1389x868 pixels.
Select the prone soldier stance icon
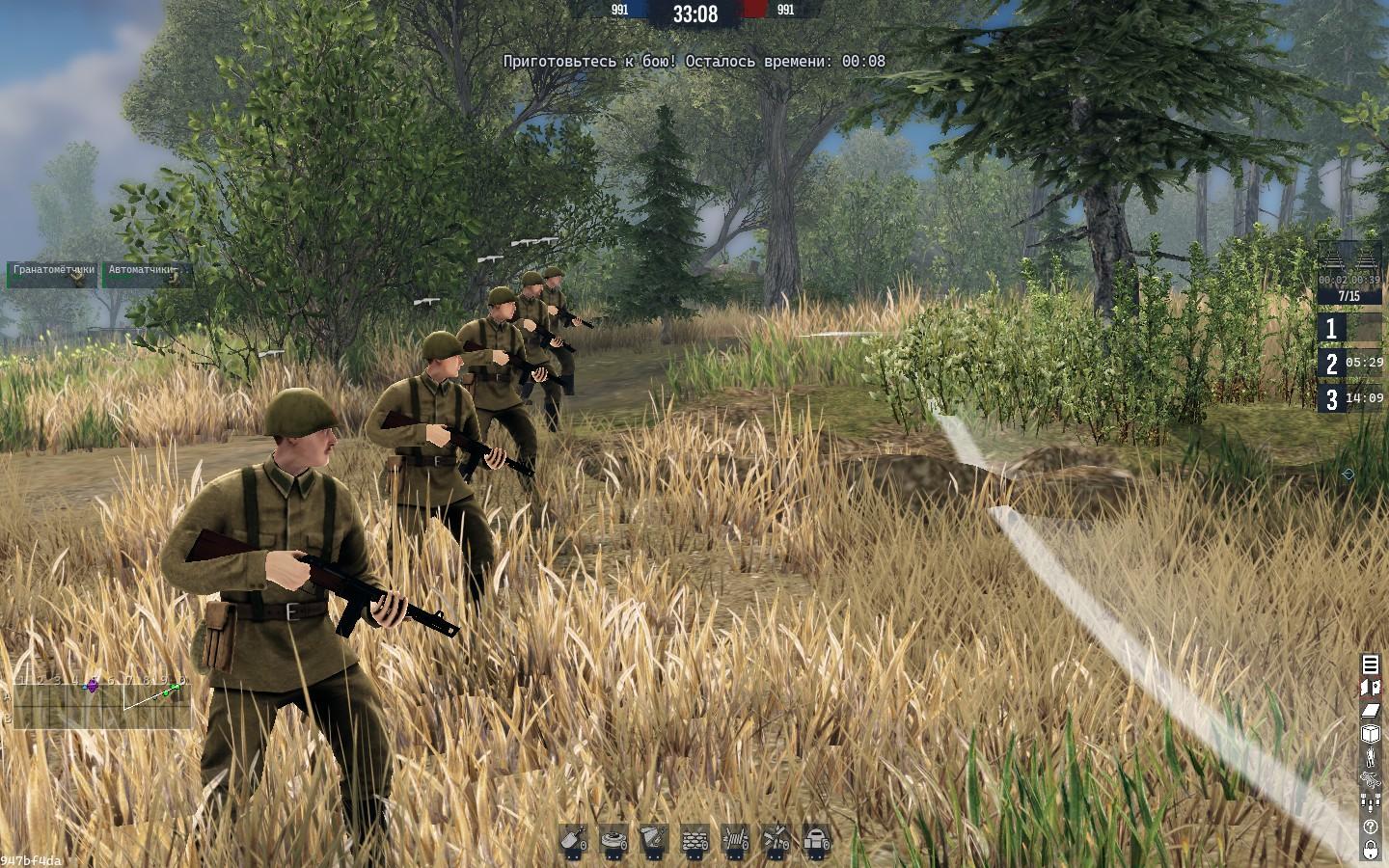(x=1371, y=779)
